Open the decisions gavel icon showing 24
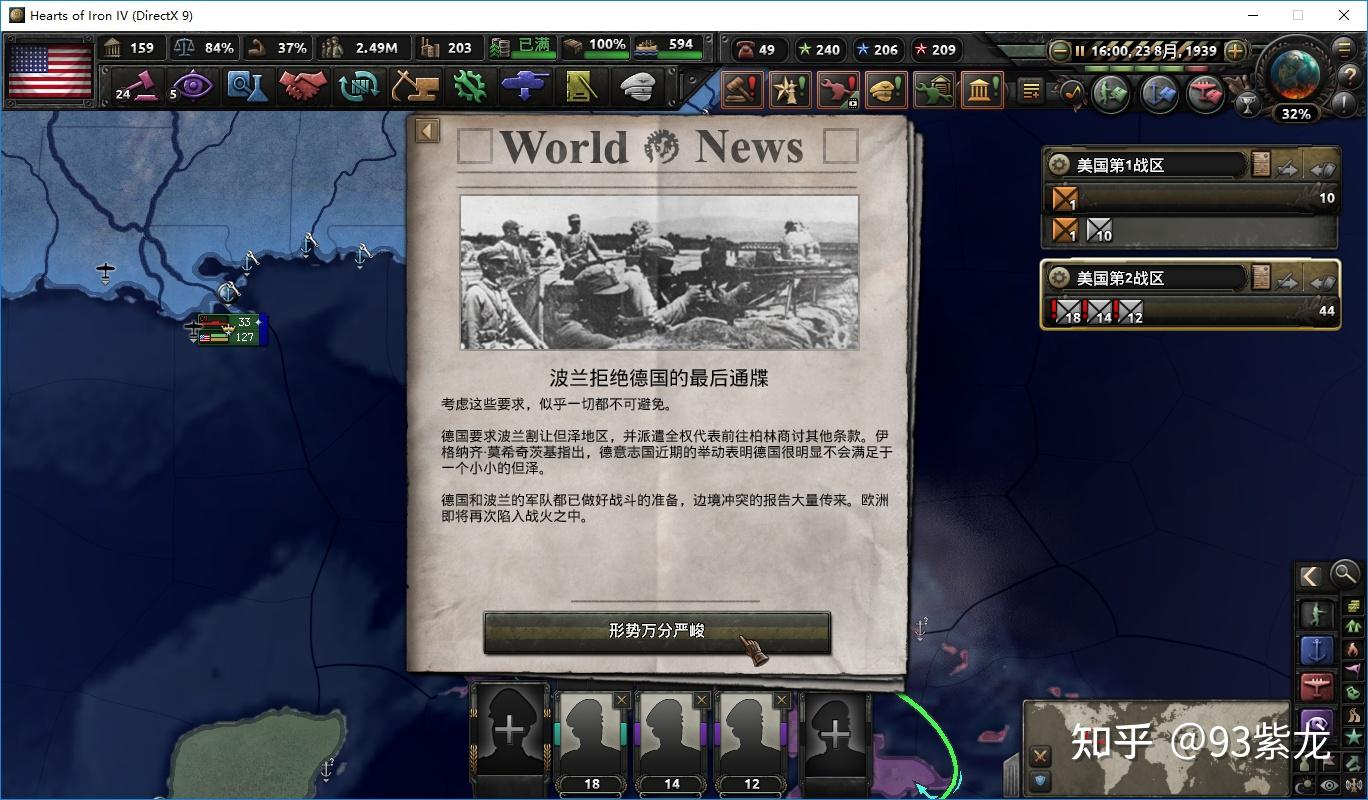 click(136, 86)
